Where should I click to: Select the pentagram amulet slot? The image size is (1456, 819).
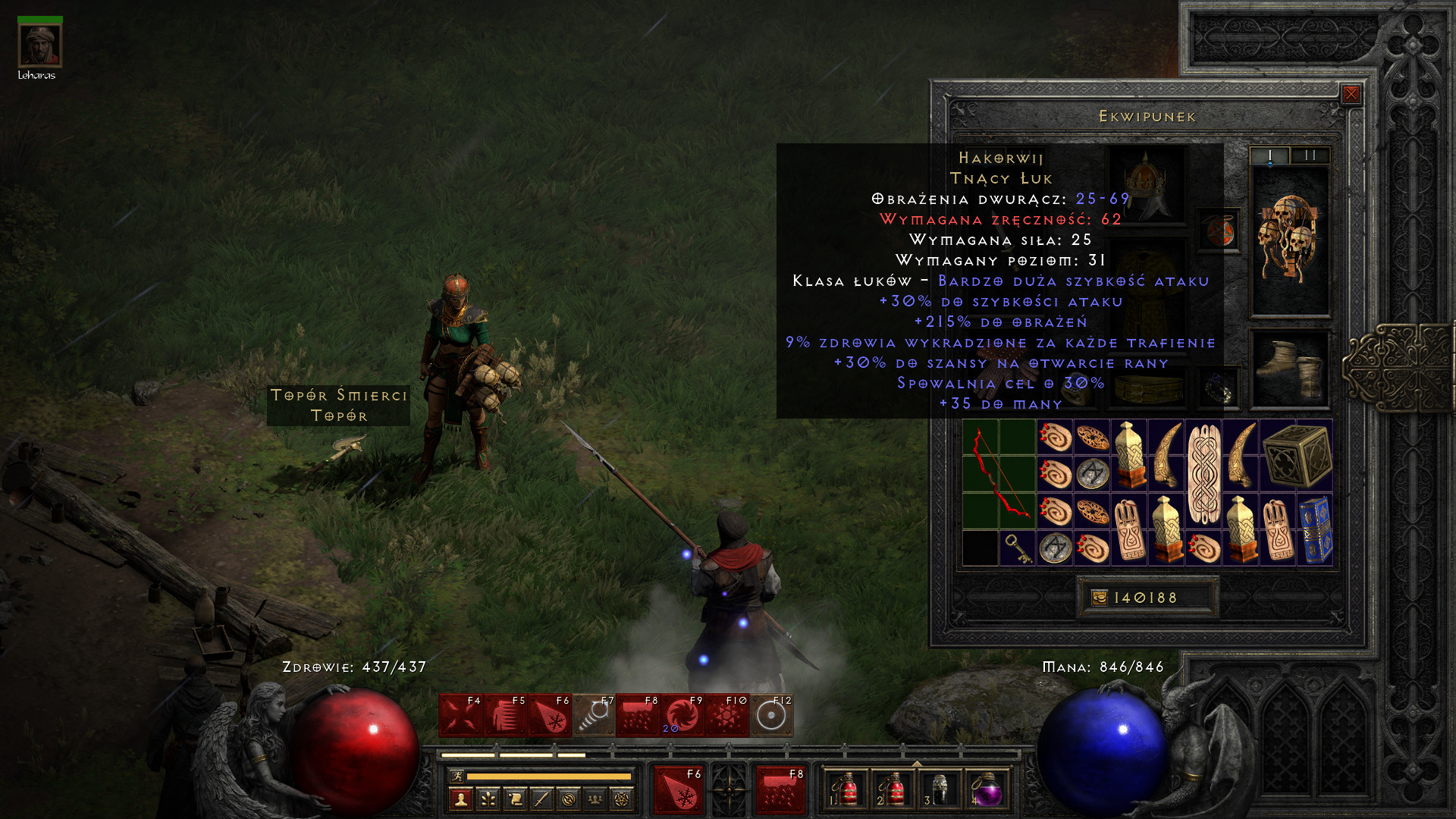pos(1219,231)
